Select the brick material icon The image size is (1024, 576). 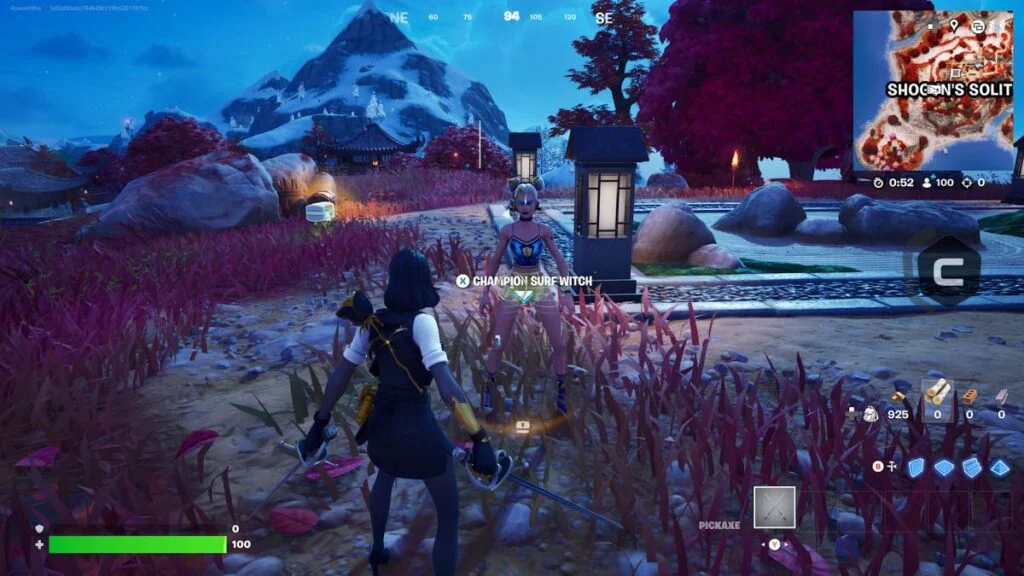point(970,395)
